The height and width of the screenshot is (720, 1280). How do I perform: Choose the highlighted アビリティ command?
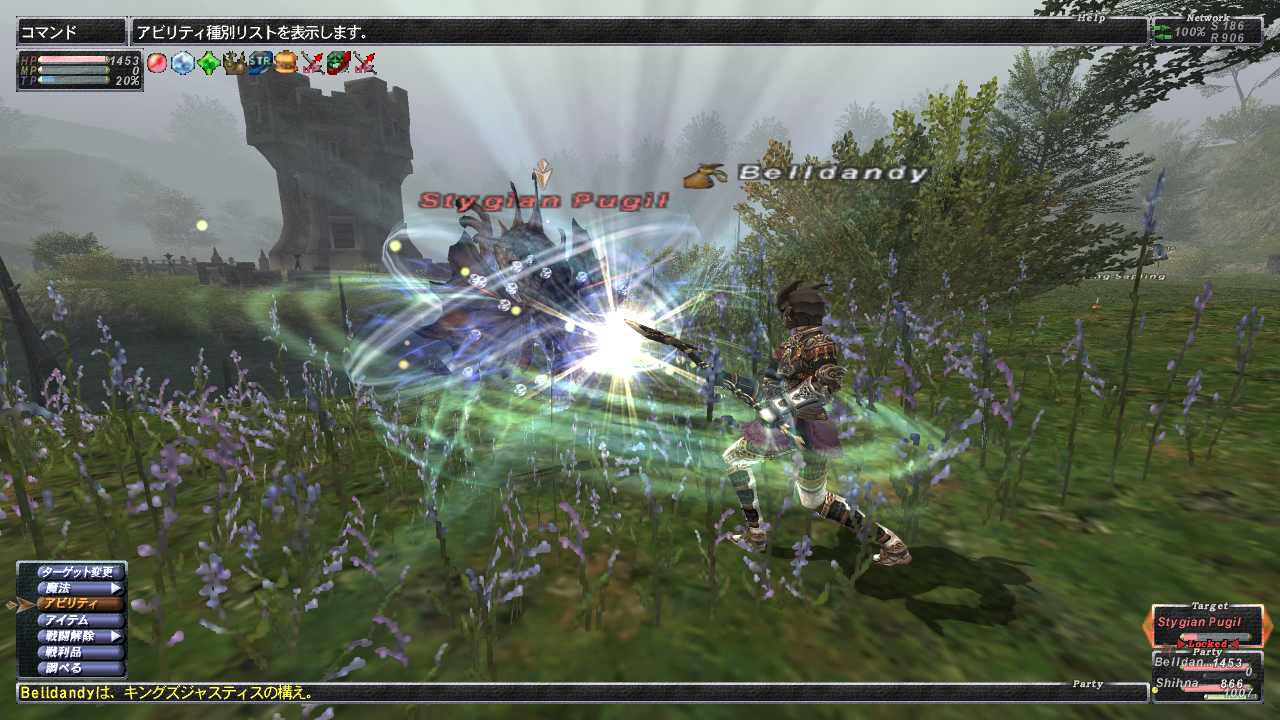pos(80,604)
